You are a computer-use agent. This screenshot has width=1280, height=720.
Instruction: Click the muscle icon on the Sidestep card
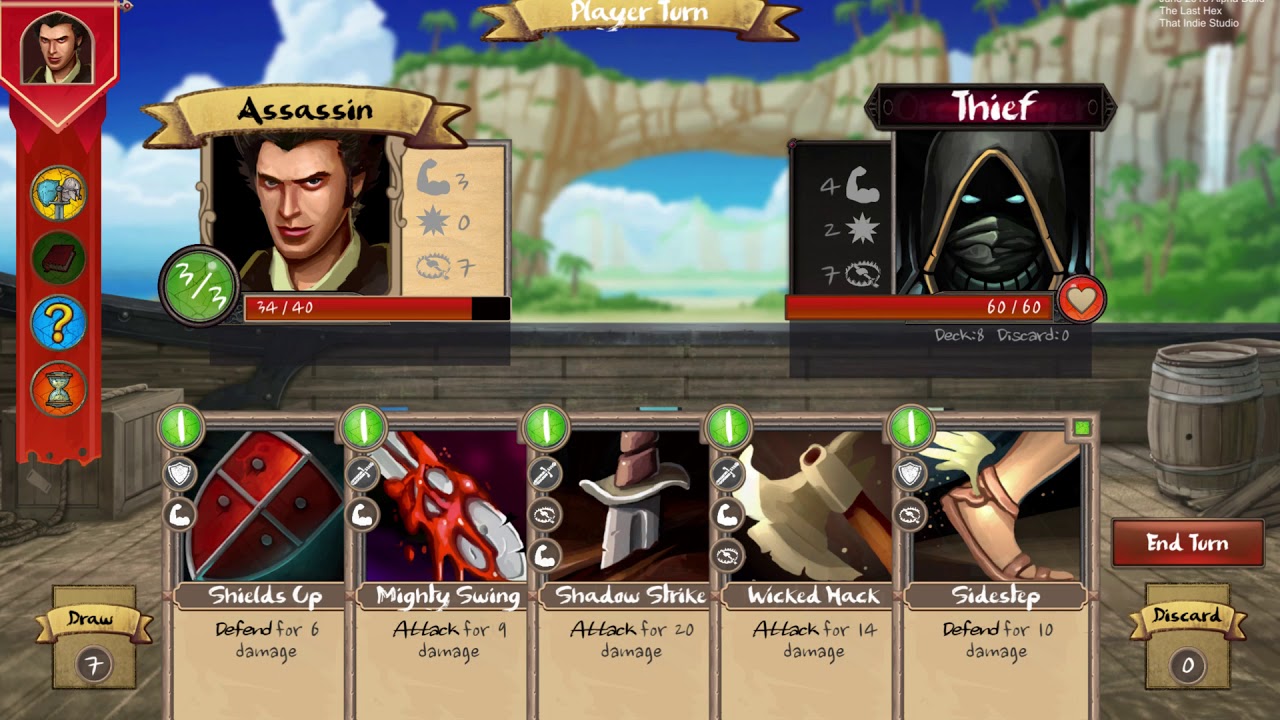tap(908, 512)
